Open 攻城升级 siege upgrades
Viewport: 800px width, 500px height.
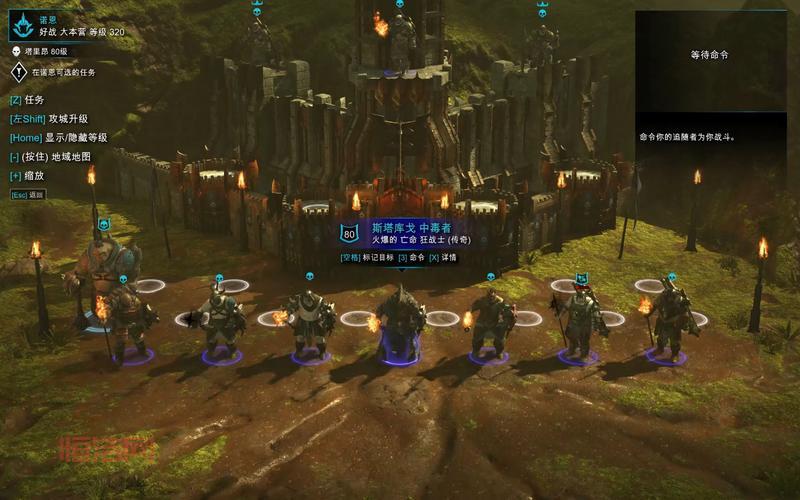[x=50, y=119]
